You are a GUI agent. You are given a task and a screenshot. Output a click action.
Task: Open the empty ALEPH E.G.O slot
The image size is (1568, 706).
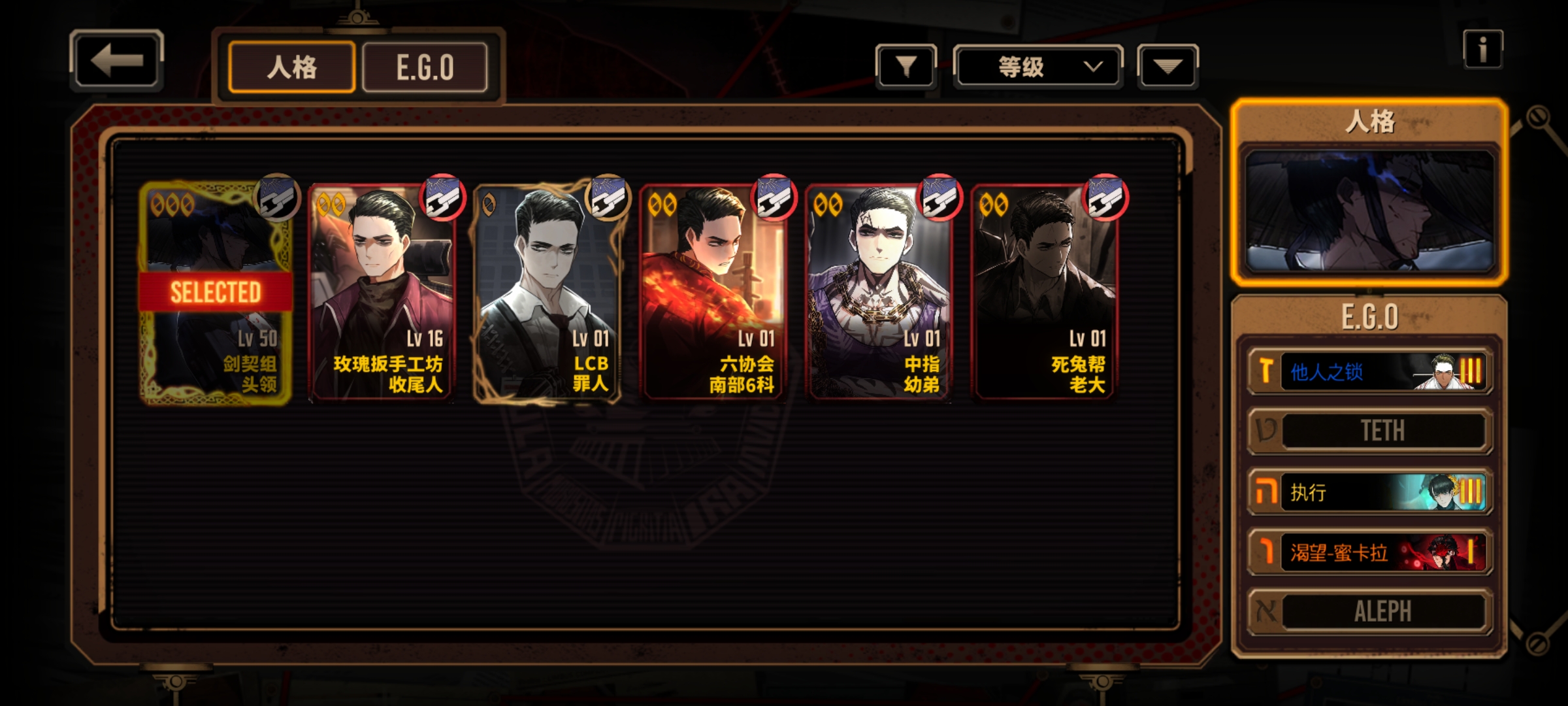[x=1370, y=612]
